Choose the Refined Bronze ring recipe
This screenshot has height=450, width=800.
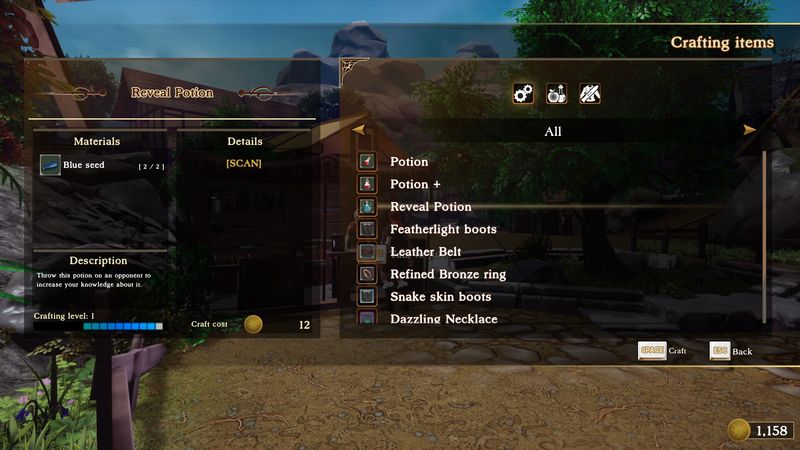coord(447,274)
